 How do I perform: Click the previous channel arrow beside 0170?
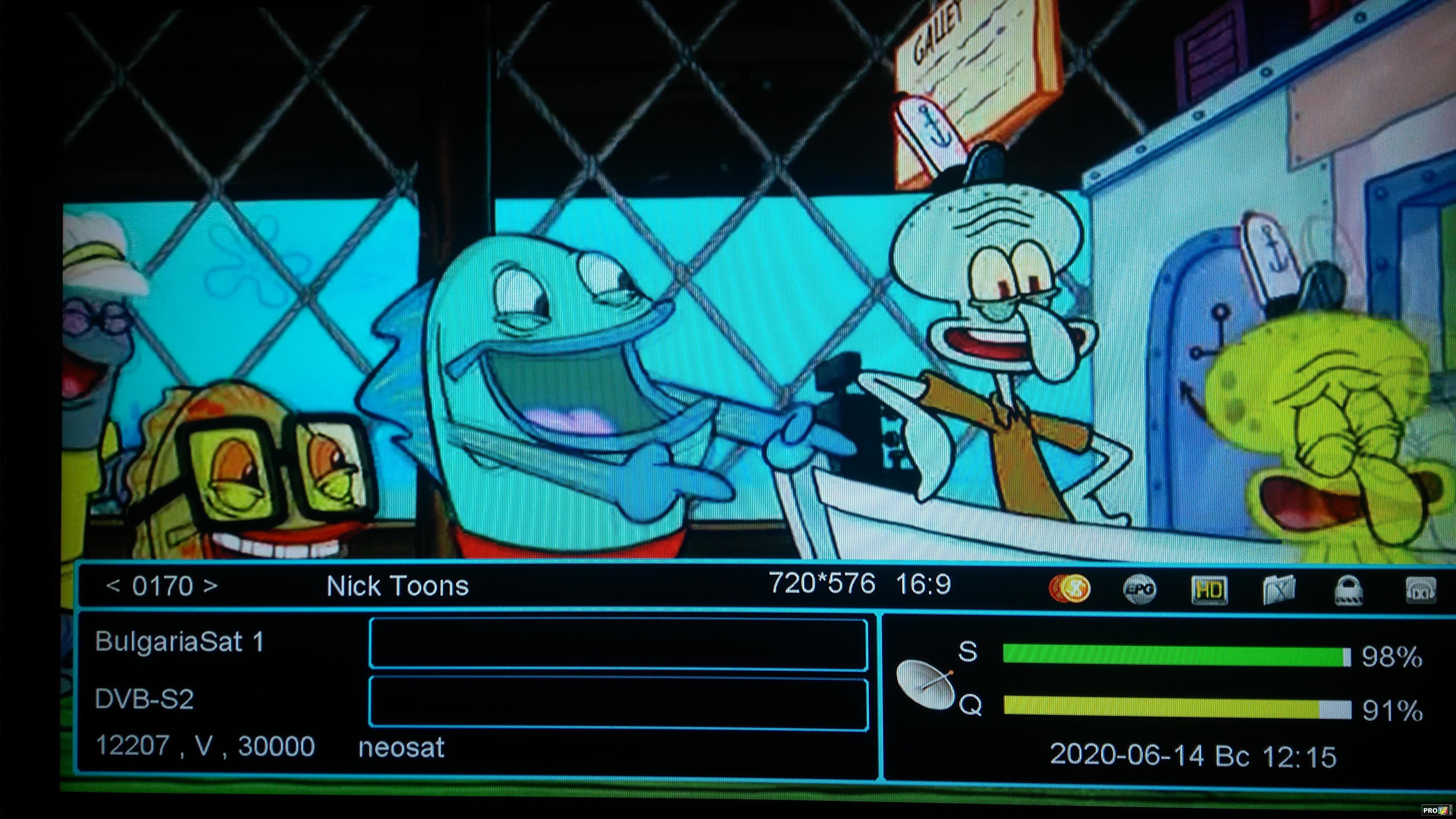(113, 586)
